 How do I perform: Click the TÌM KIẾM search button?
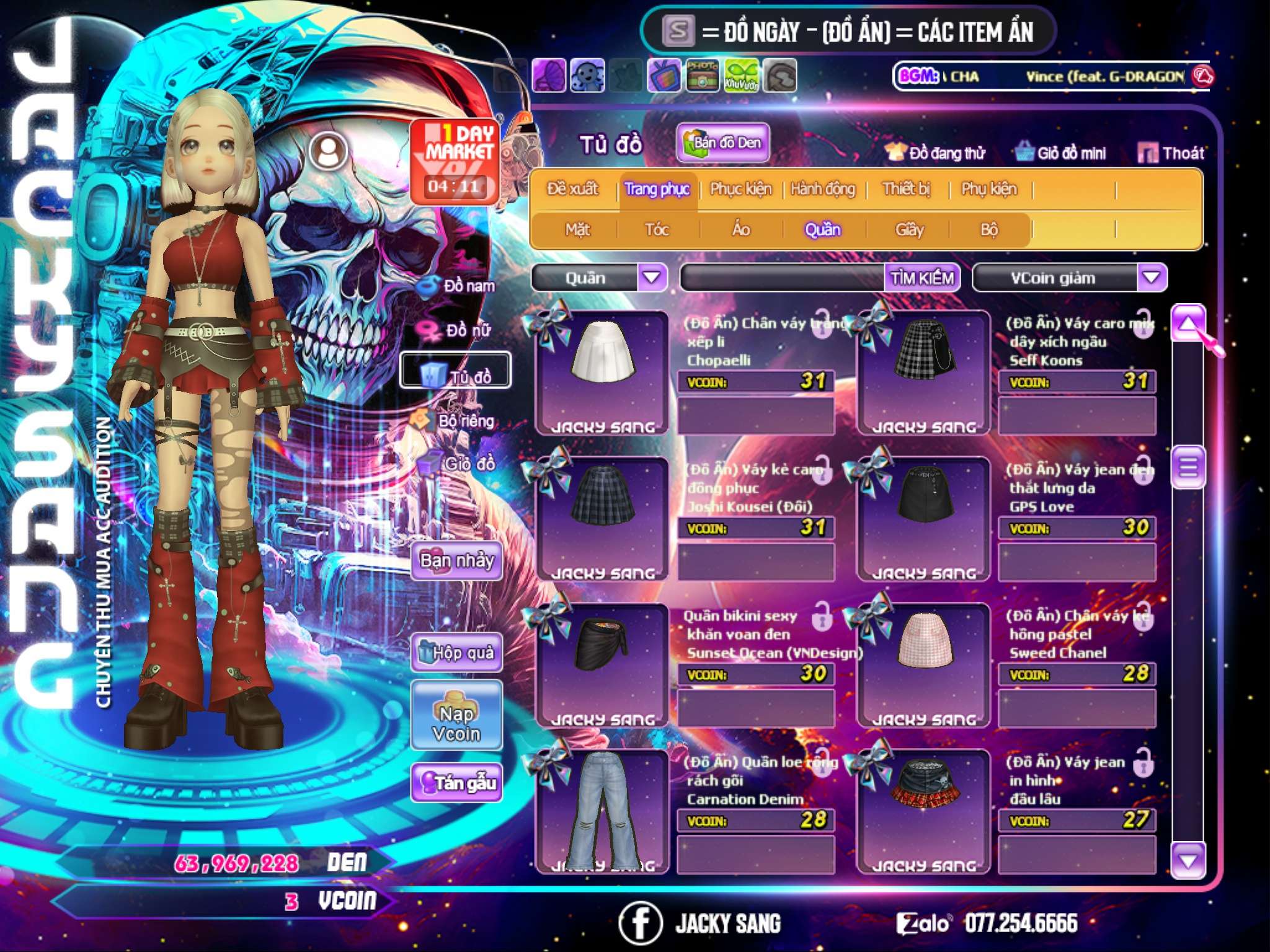pos(921,278)
